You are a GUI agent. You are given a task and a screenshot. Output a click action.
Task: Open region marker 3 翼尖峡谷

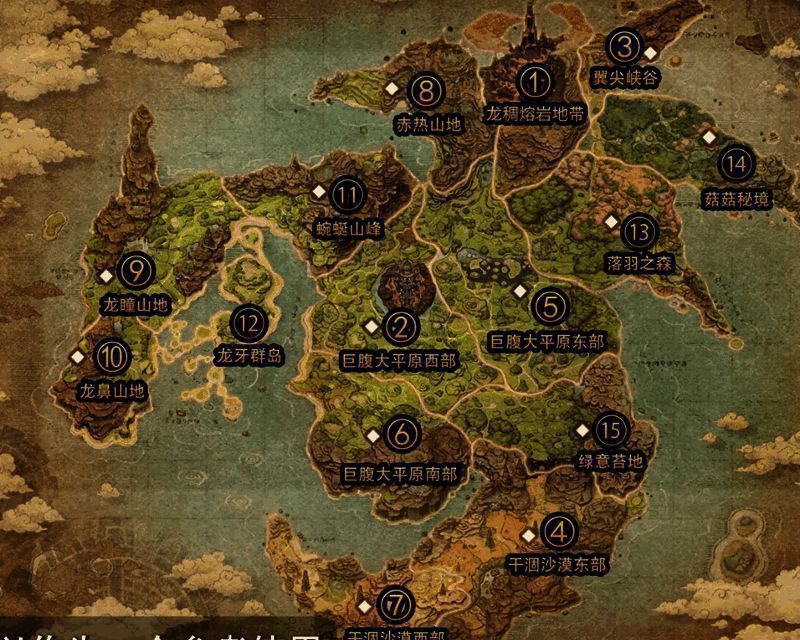tap(625, 46)
